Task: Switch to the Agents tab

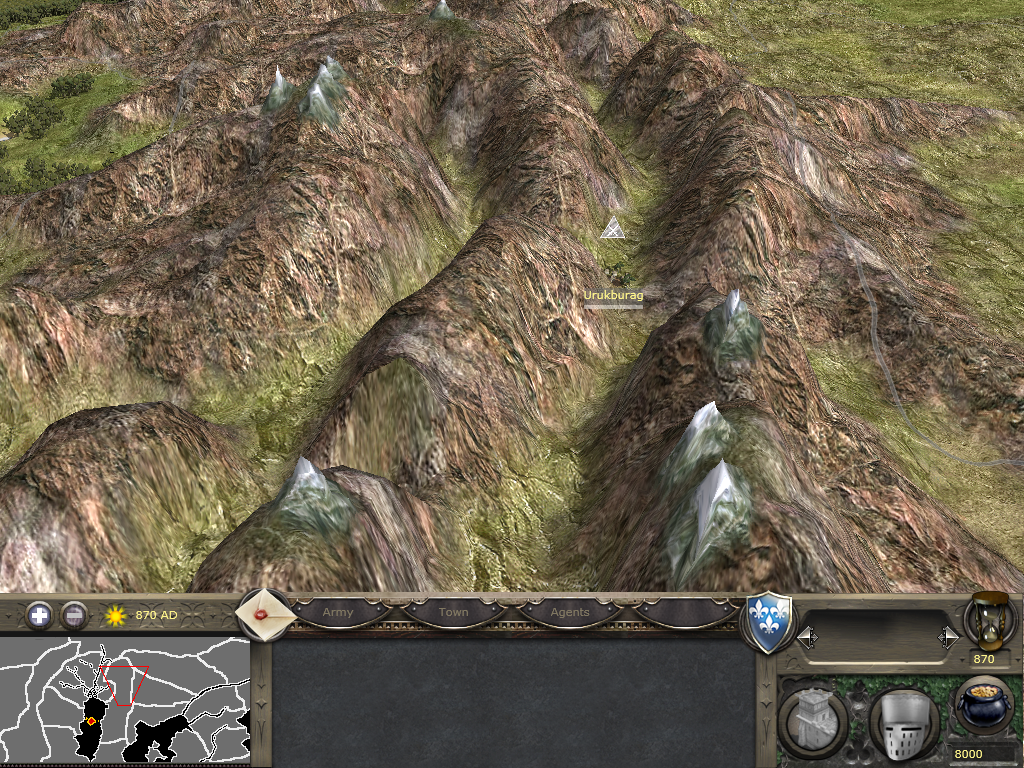Action: 570,612
